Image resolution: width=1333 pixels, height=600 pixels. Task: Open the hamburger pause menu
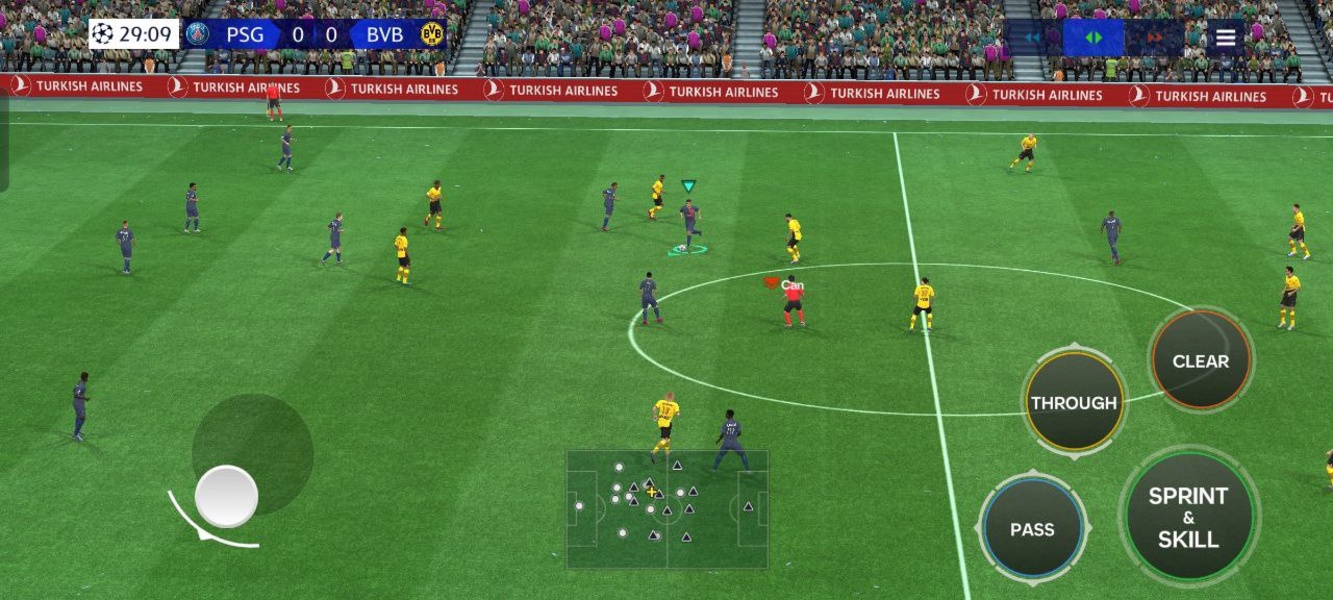pyautogui.click(x=1225, y=38)
